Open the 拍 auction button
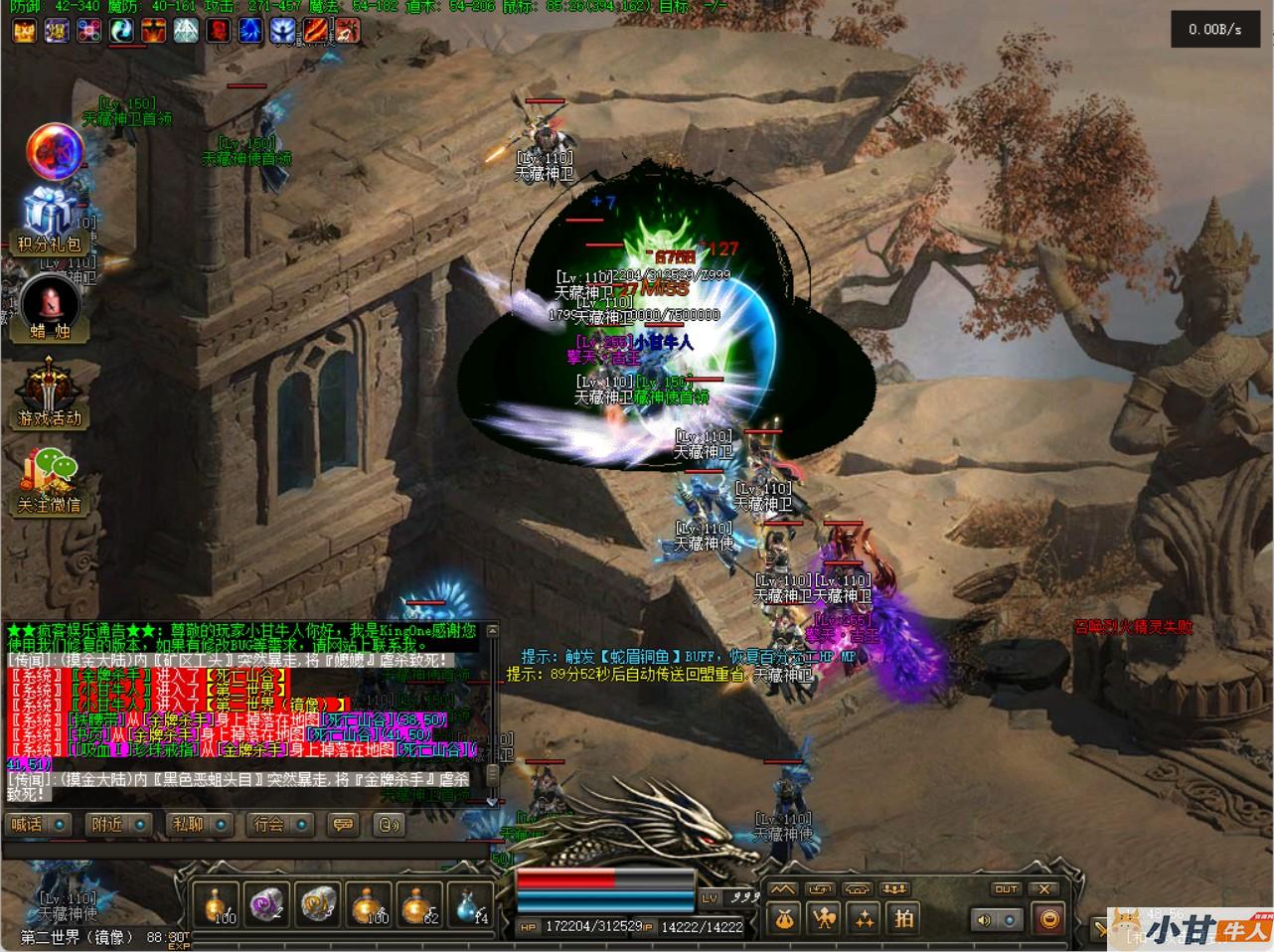Screen dimensions: 1274x952 pos(903,919)
